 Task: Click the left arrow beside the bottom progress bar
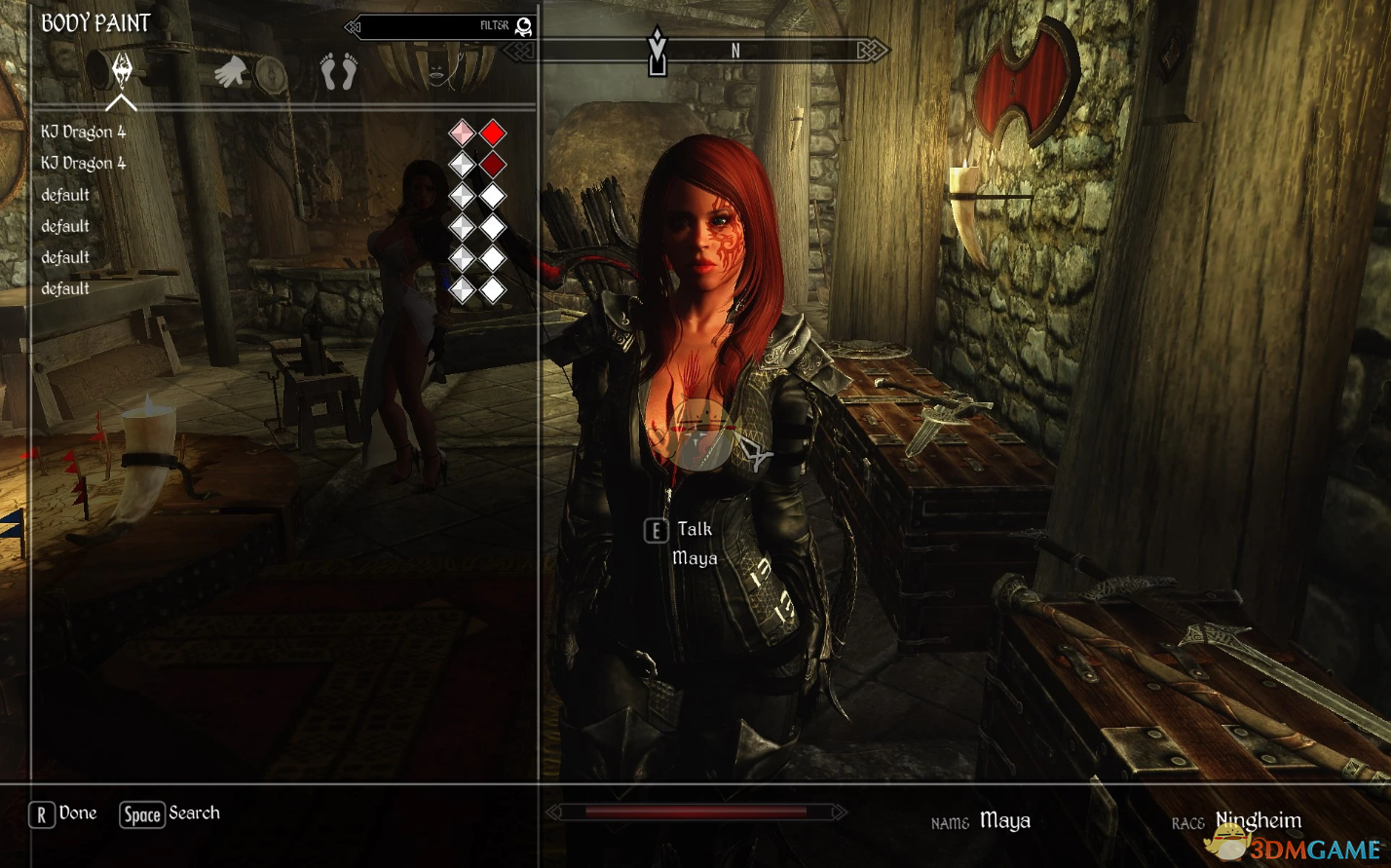click(551, 811)
